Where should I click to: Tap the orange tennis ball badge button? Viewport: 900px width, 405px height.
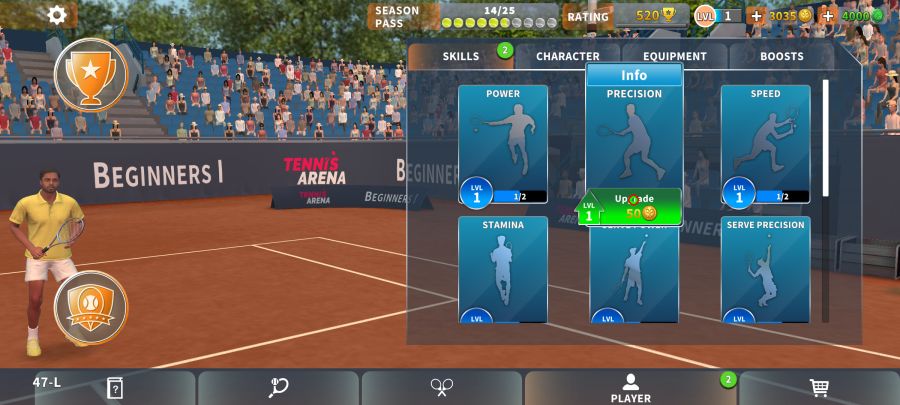[x=90, y=308]
